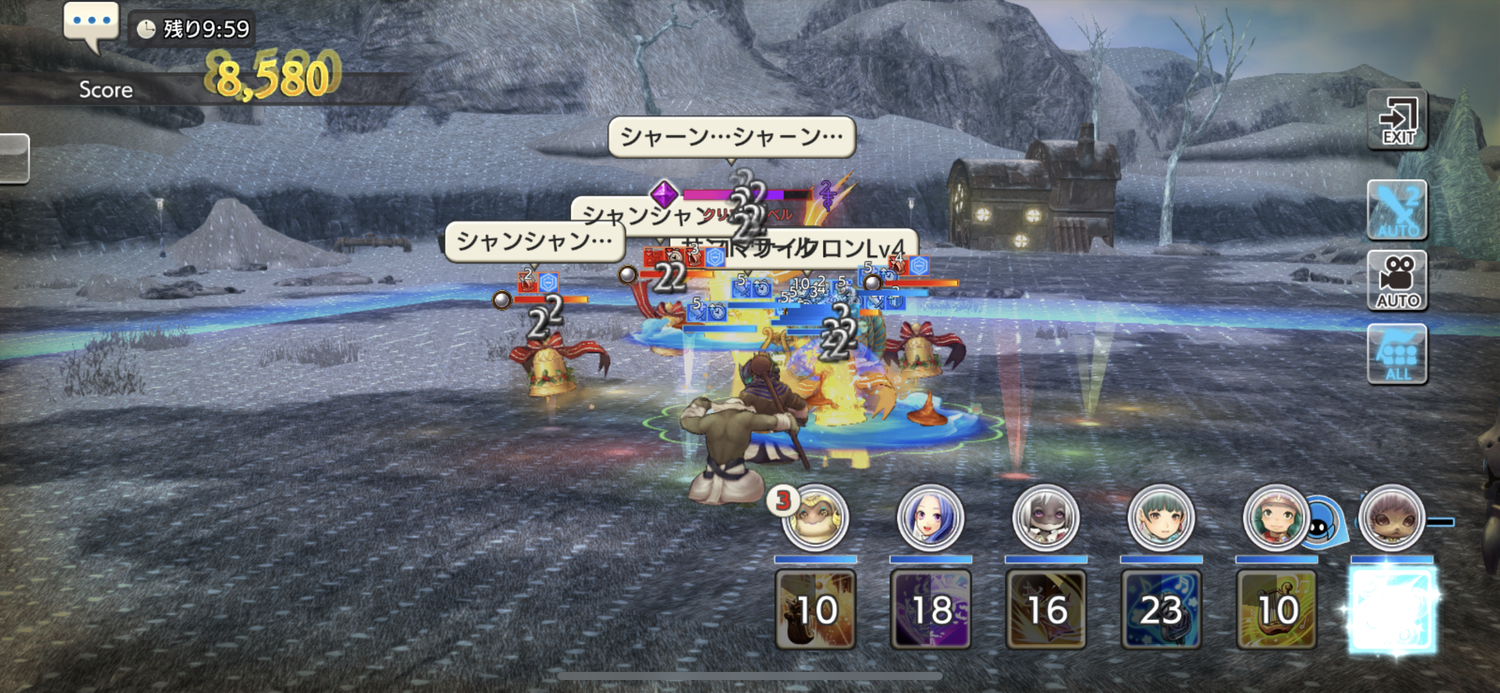Toggle the sword auto-battle button
Viewport: 1500px width, 693px height.
pos(1397,210)
